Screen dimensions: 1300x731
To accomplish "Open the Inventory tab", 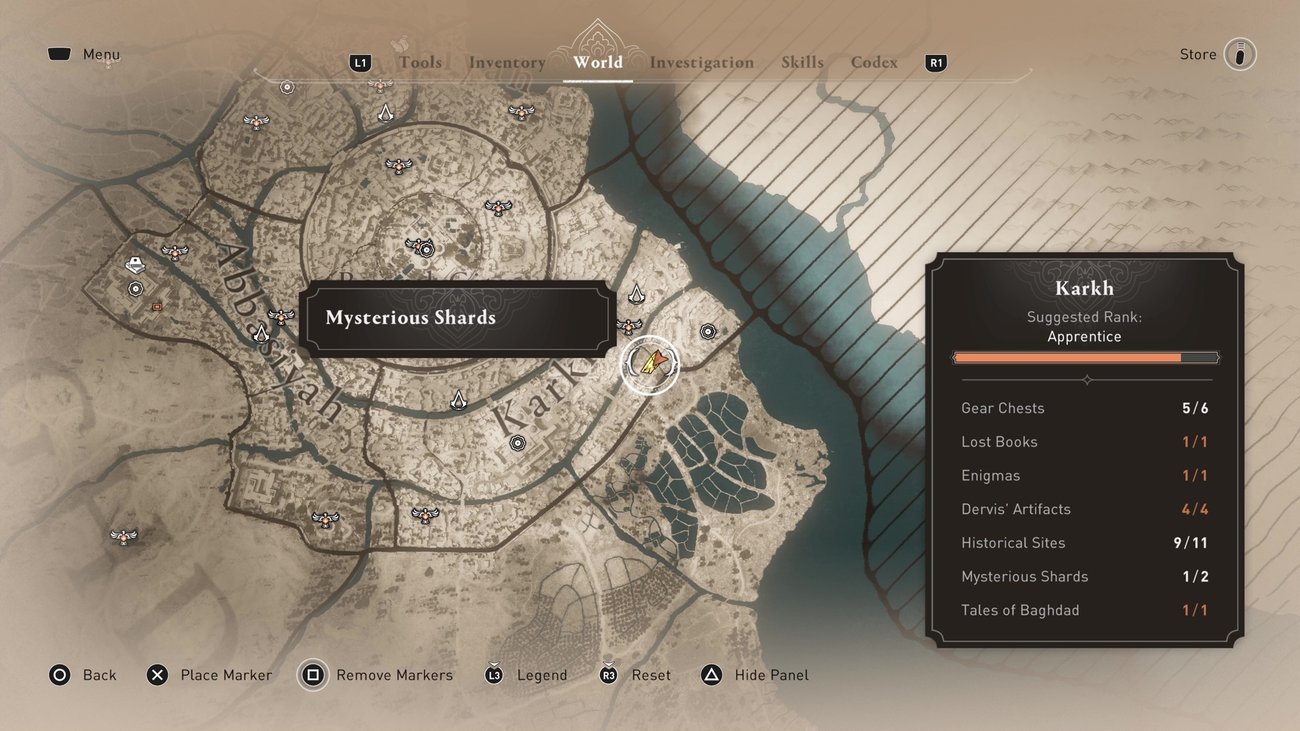I will tap(507, 62).
